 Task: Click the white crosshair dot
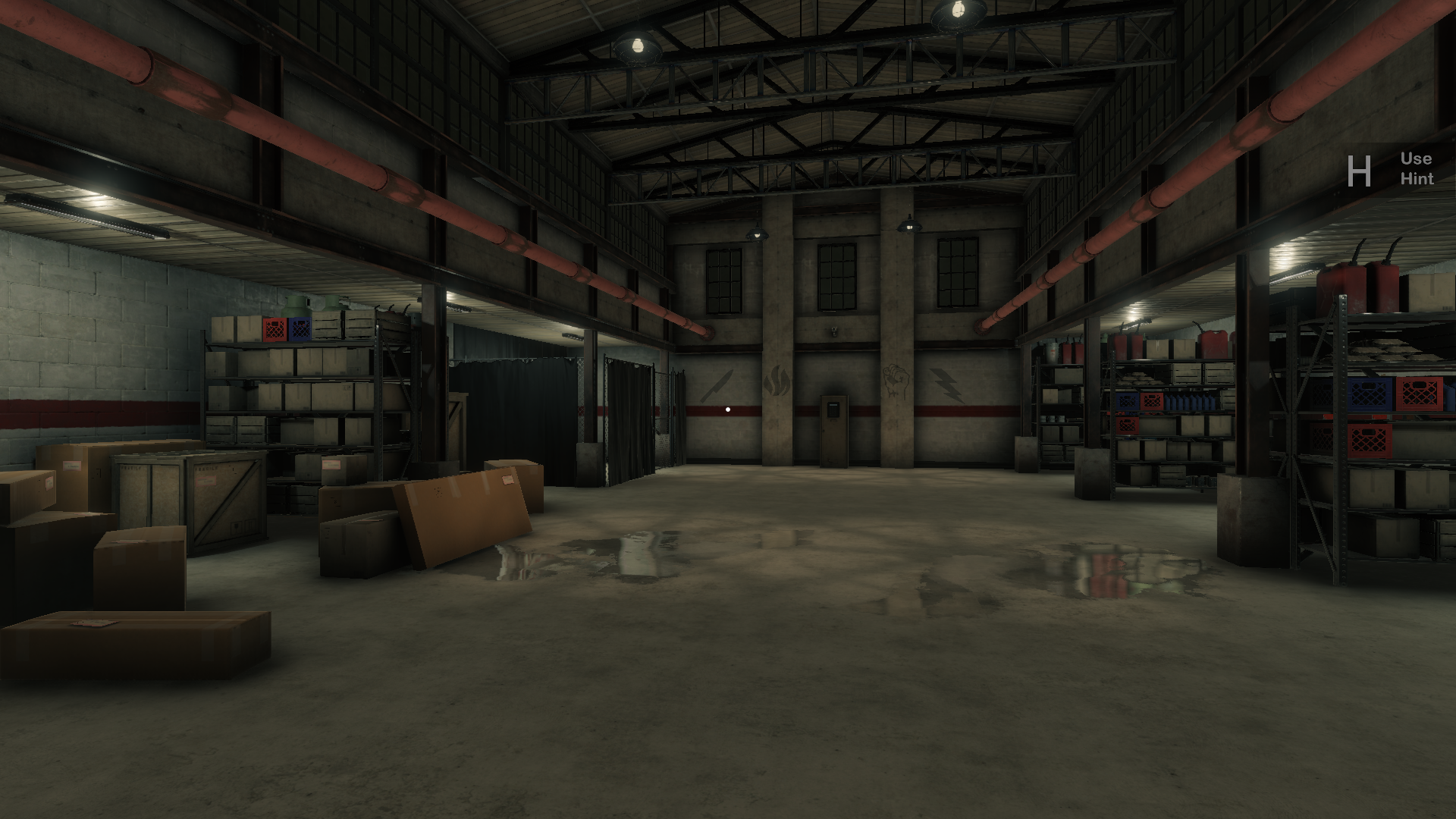coord(728,409)
